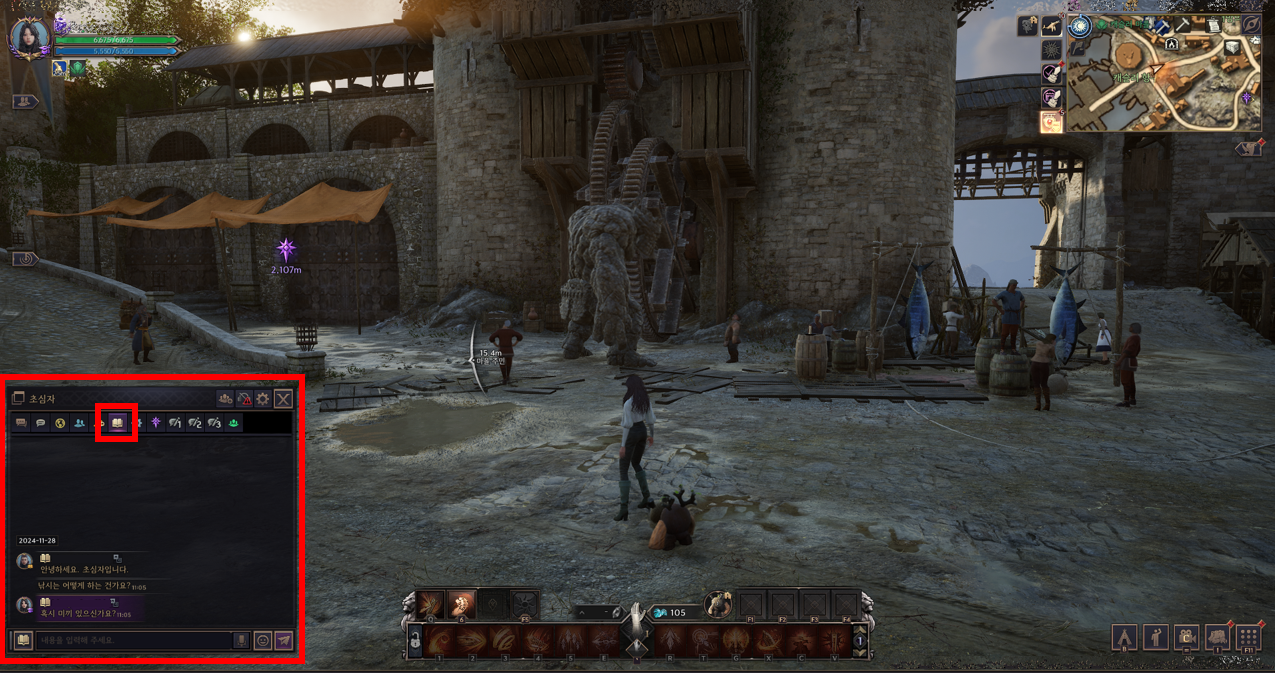1275x673 pixels.
Task: Use the skill bound to slot R
Action: pos(669,640)
